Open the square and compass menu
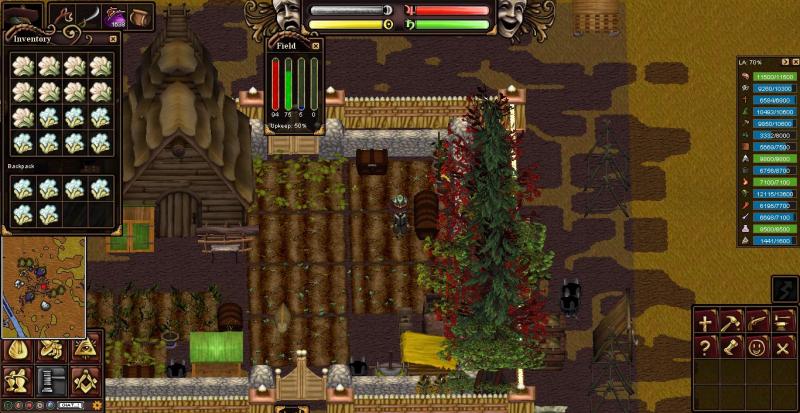This screenshot has width=800, height=413. click(x=84, y=380)
